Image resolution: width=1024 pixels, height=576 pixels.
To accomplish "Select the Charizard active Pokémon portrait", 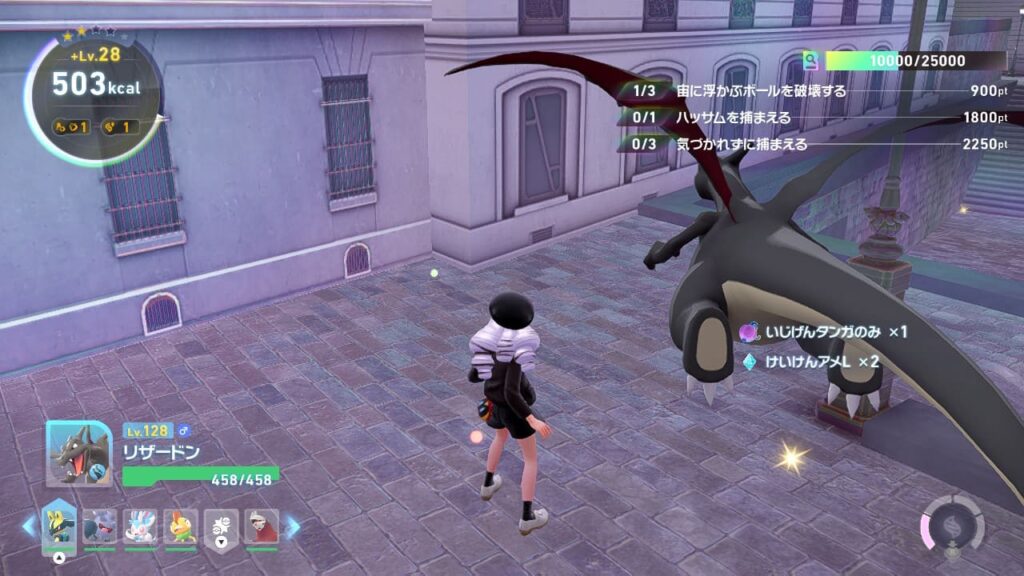I will coord(79,453).
